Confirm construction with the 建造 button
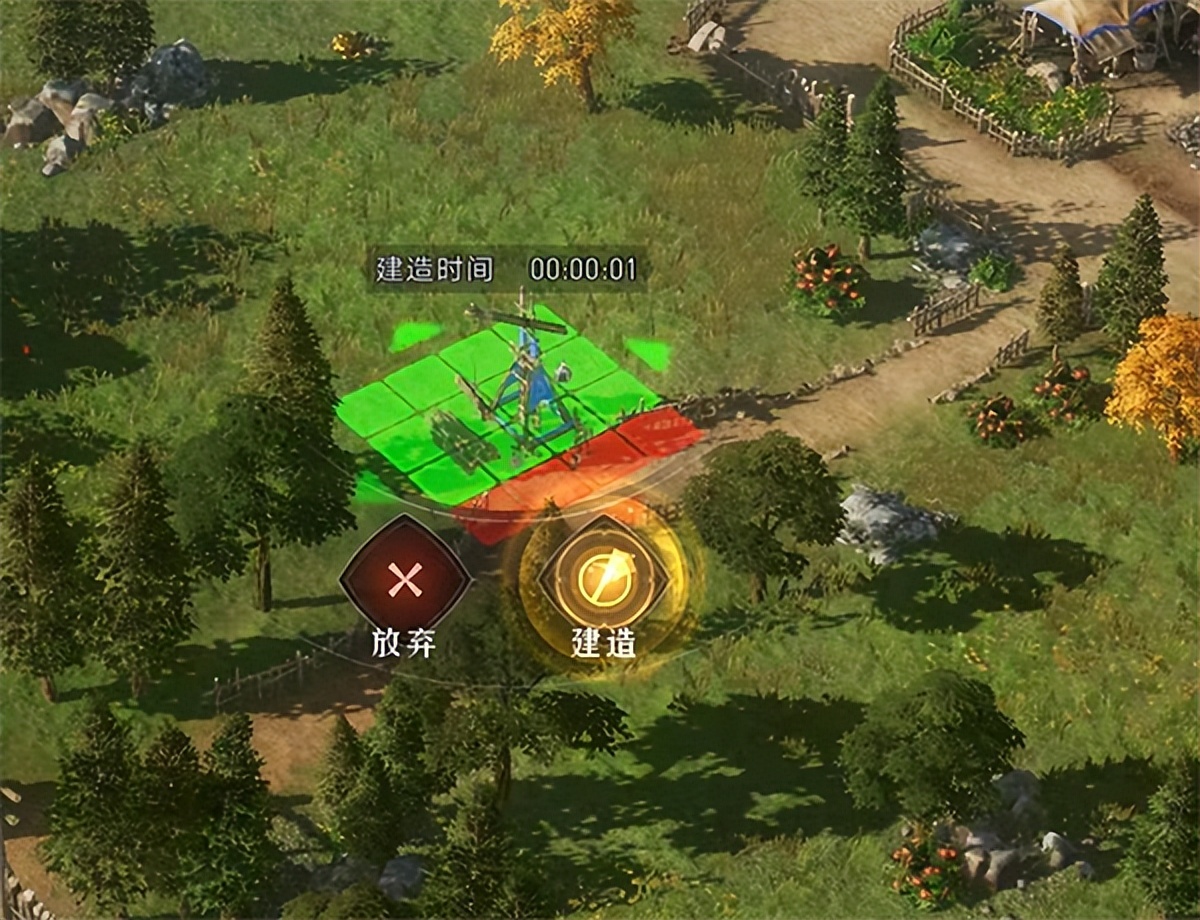 point(603,579)
